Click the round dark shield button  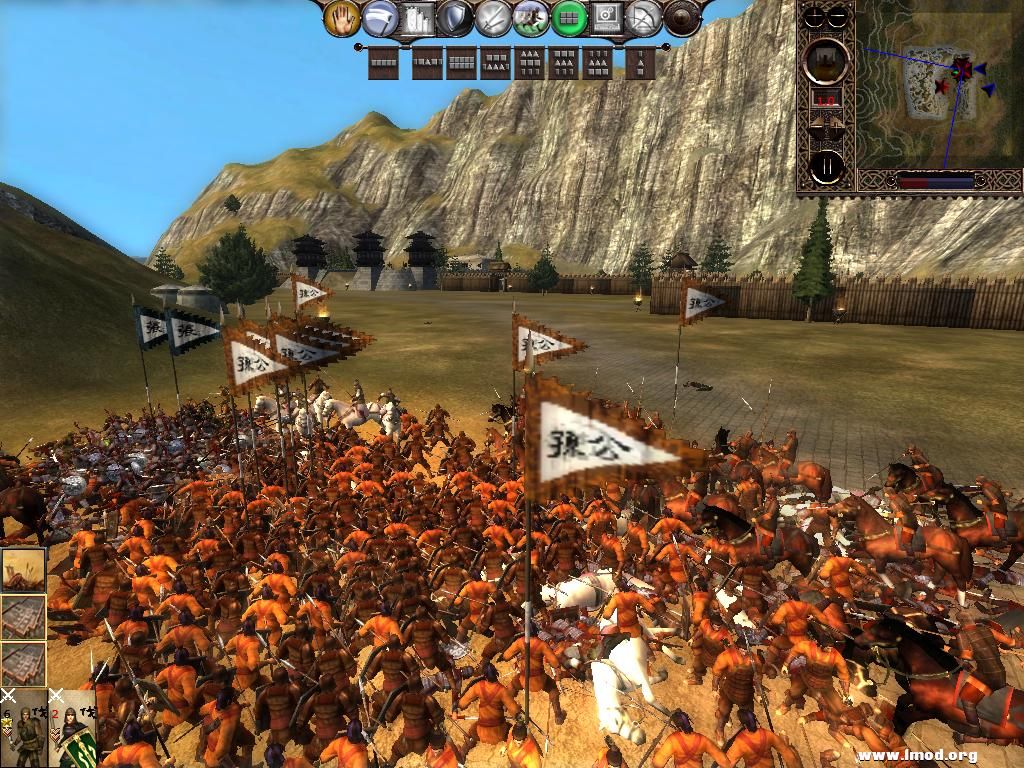683,17
